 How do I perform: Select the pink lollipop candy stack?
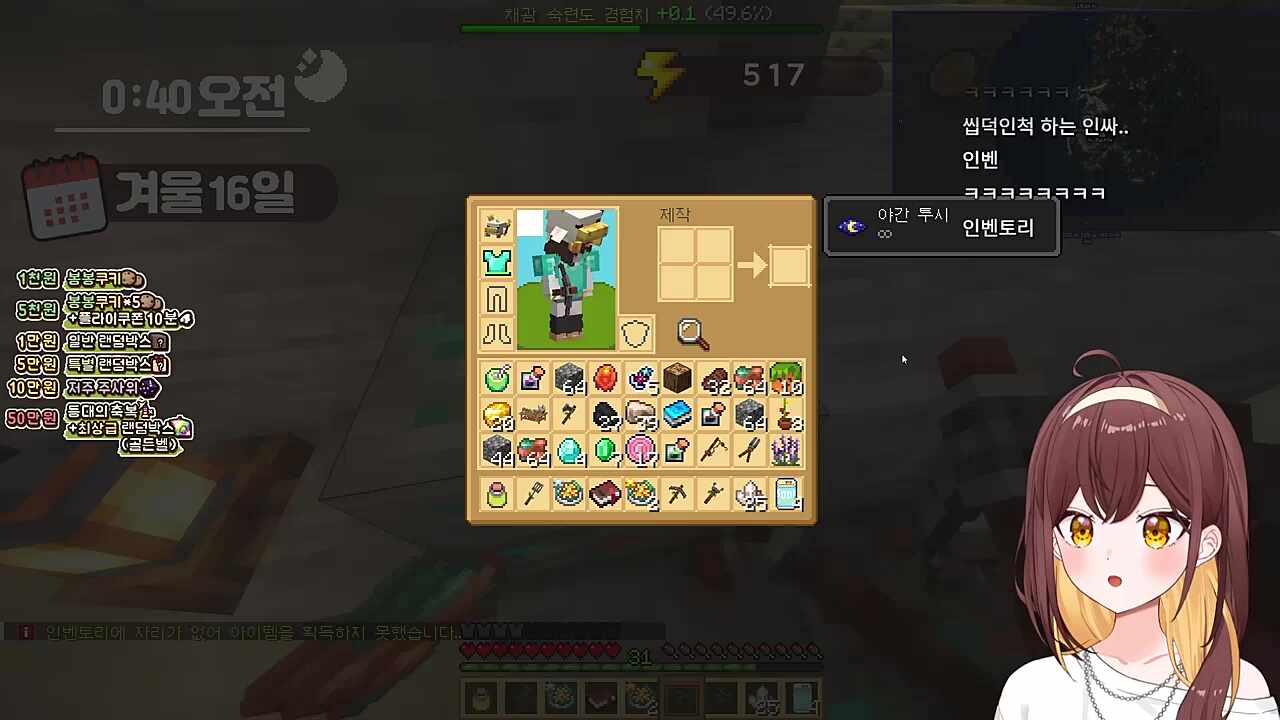(641, 452)
